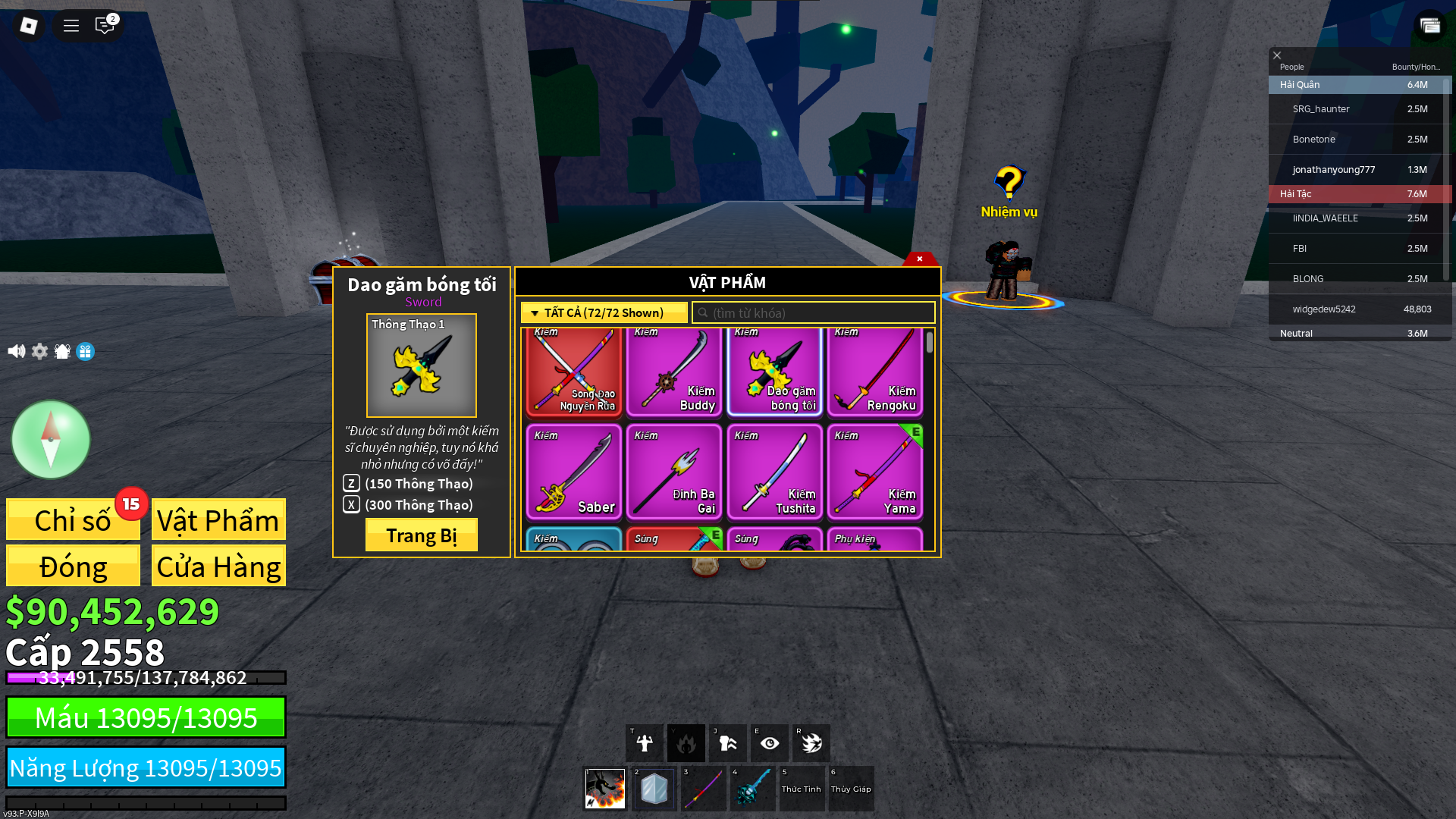Select the Kiếm Tushita sword

[774, 472]
